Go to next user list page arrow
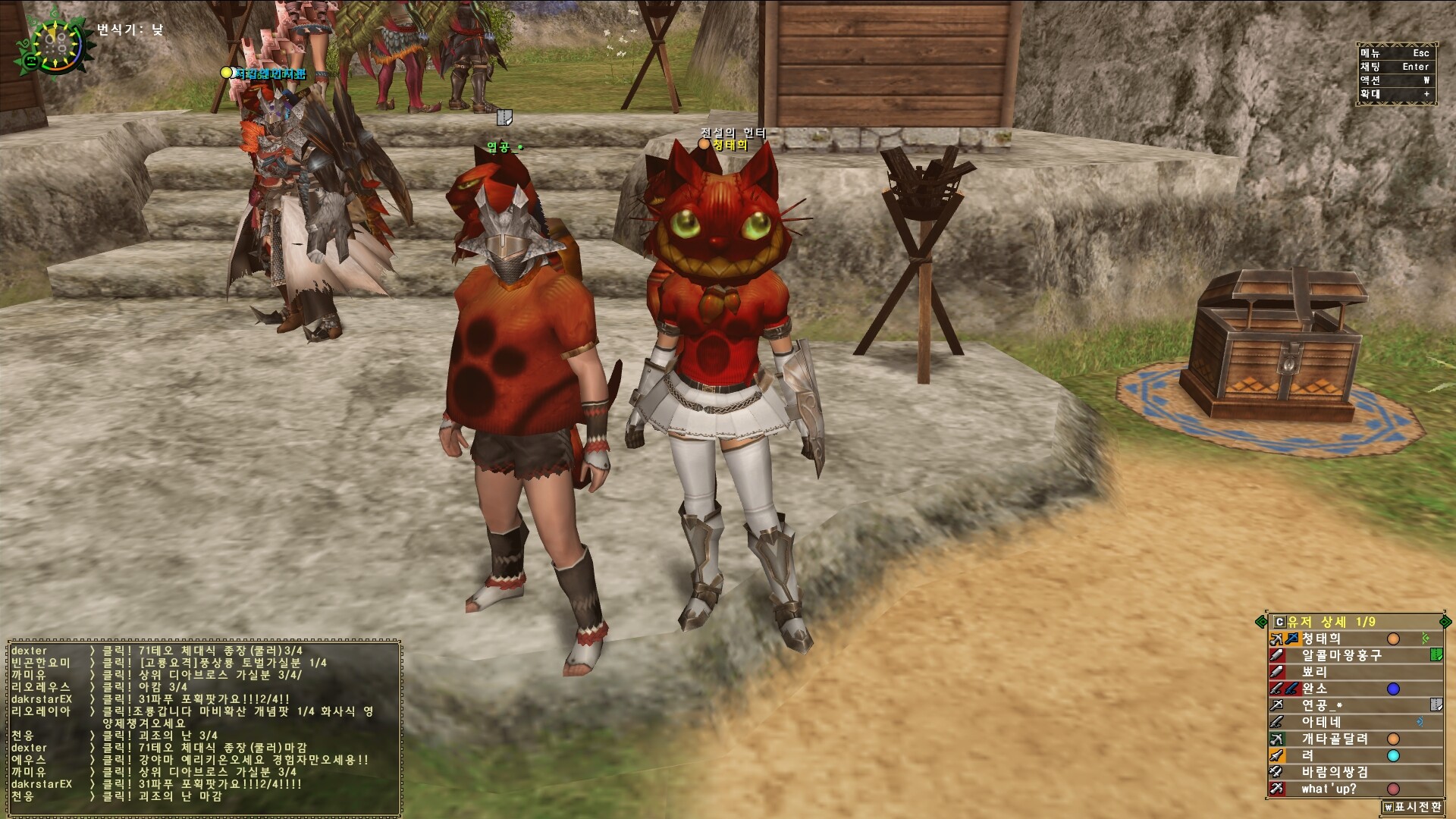This screenshot has height=819, width=1456. point(1445,622)
